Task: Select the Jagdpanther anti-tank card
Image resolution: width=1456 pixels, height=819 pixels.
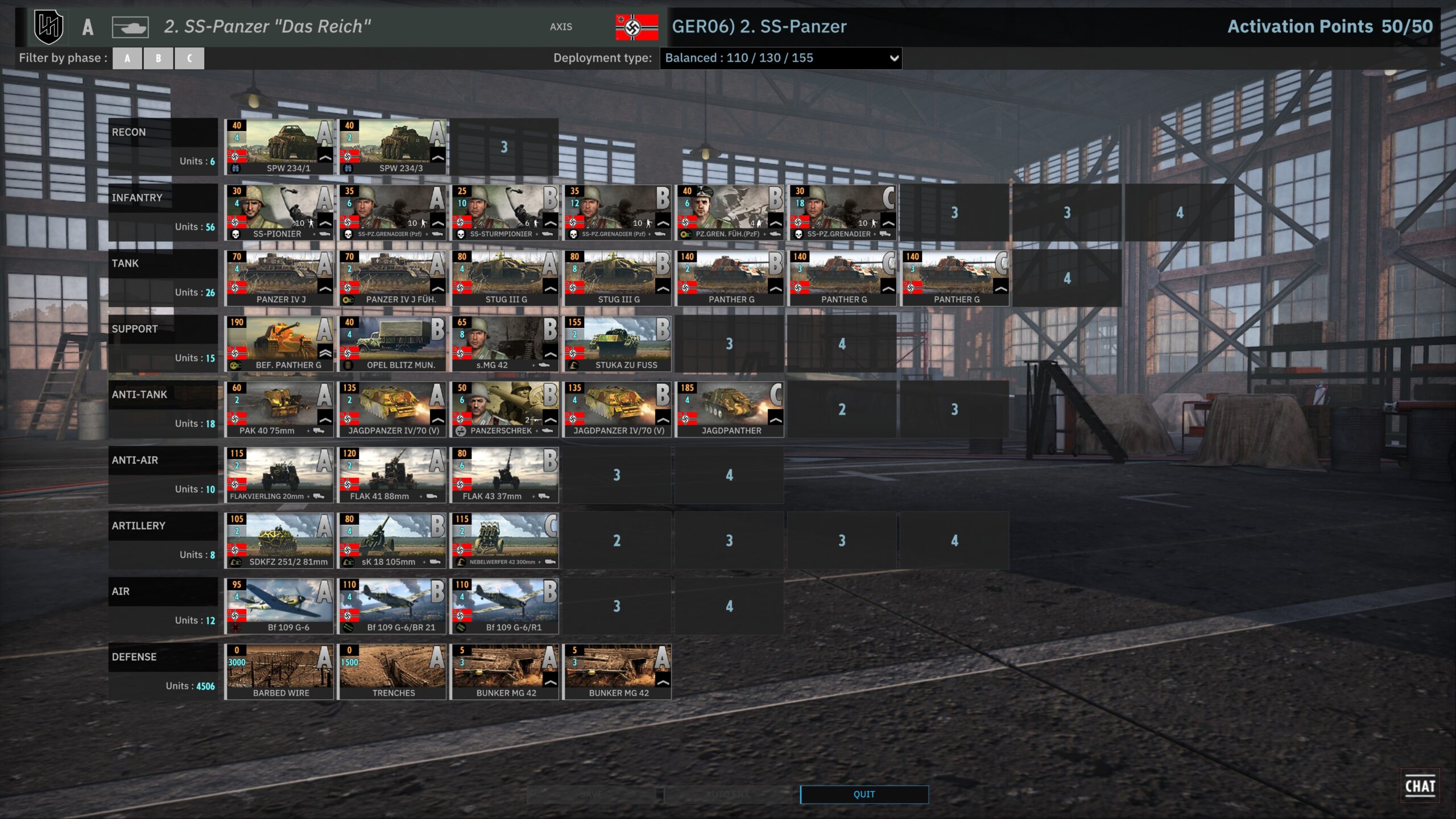Action: pyautogui.click(x=729, y=409)
